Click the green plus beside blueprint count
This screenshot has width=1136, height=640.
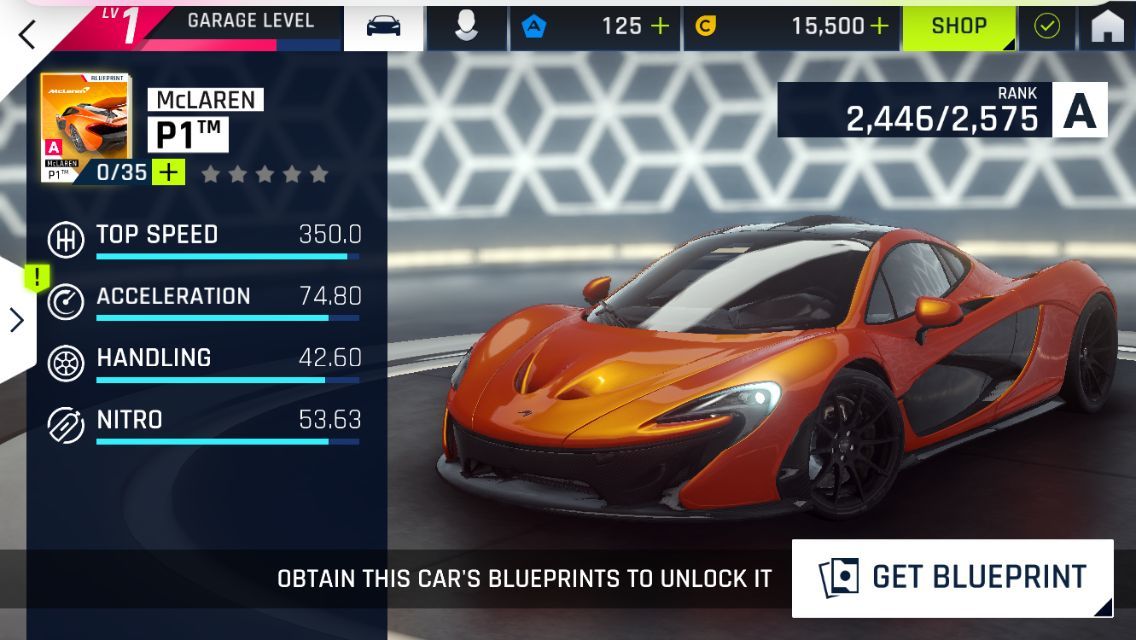click(169, 173)
